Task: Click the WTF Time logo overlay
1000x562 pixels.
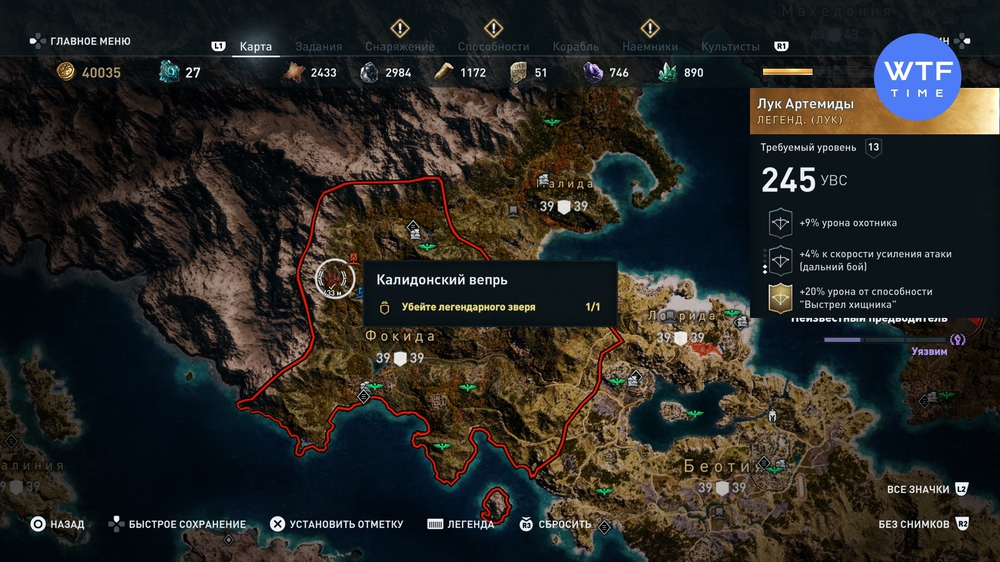Action: pos(917,77)
